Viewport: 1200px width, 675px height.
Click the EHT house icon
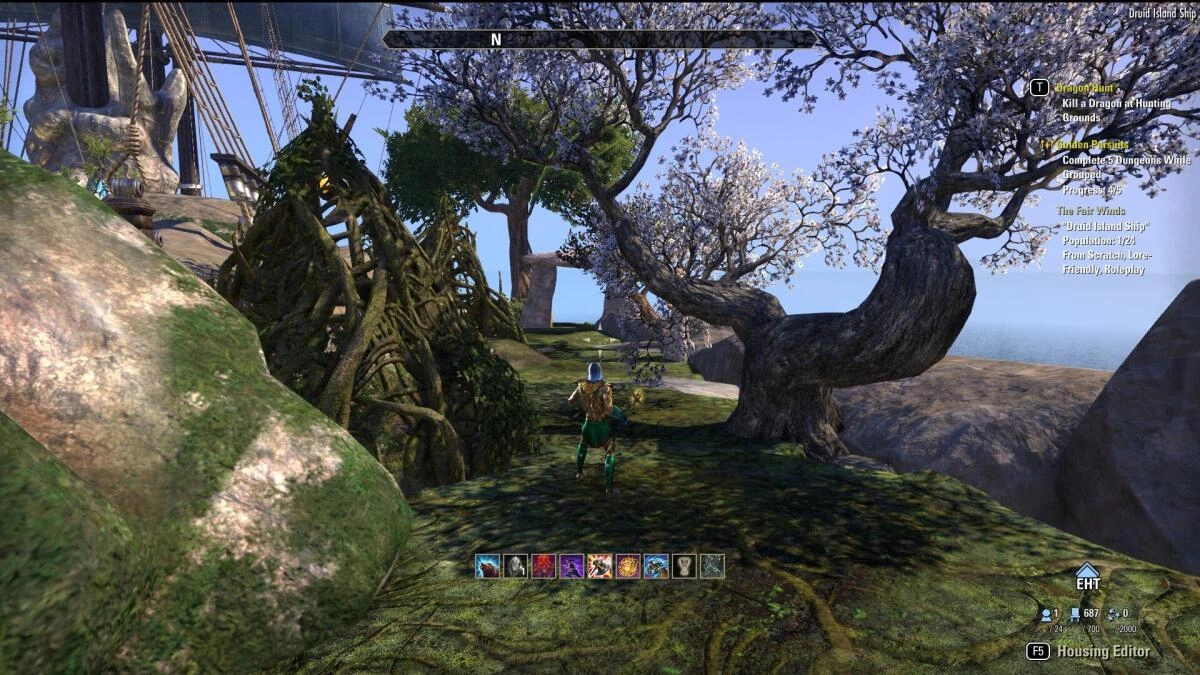pos(1087,577)
